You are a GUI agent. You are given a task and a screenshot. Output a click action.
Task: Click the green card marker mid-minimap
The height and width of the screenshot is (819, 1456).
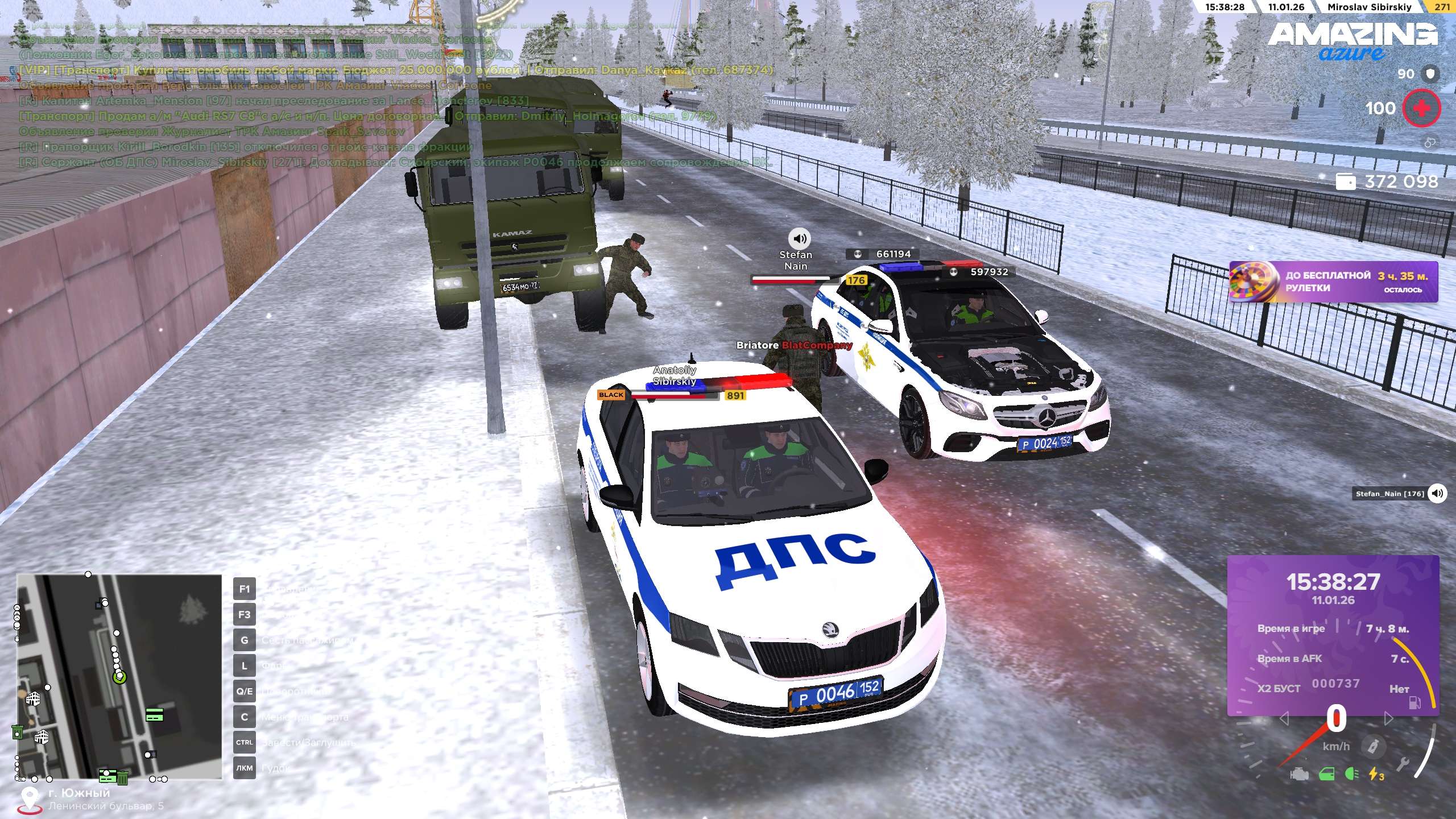point(154,715)
